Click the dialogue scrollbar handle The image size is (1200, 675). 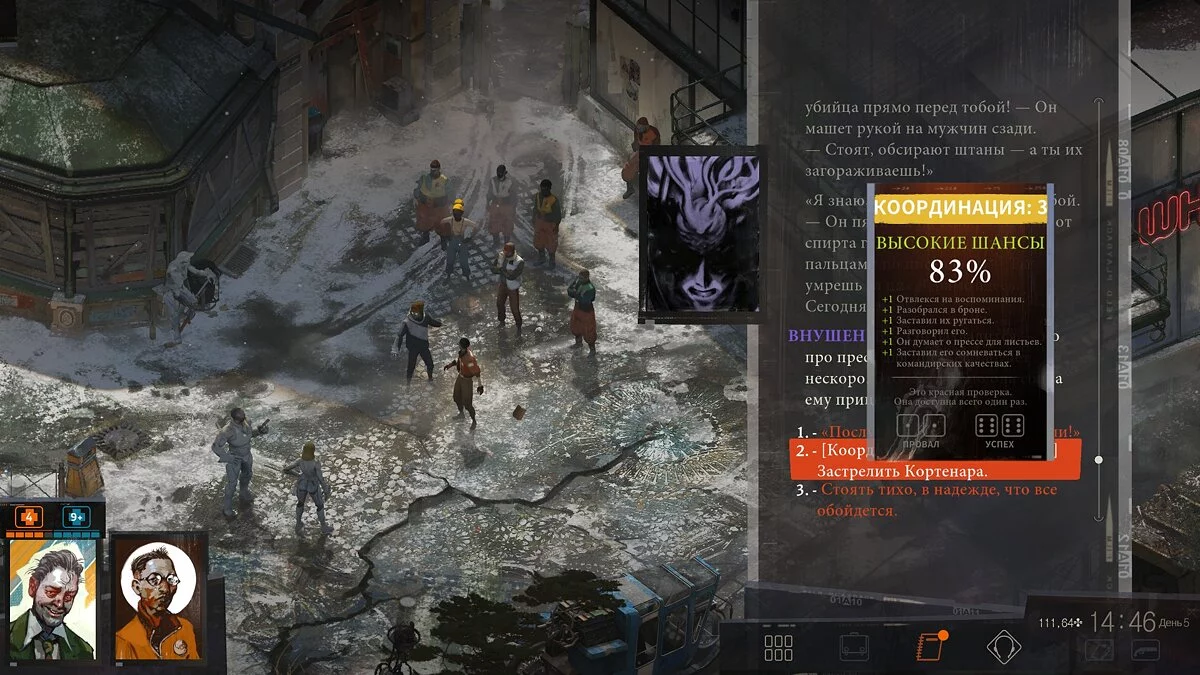1099,460
